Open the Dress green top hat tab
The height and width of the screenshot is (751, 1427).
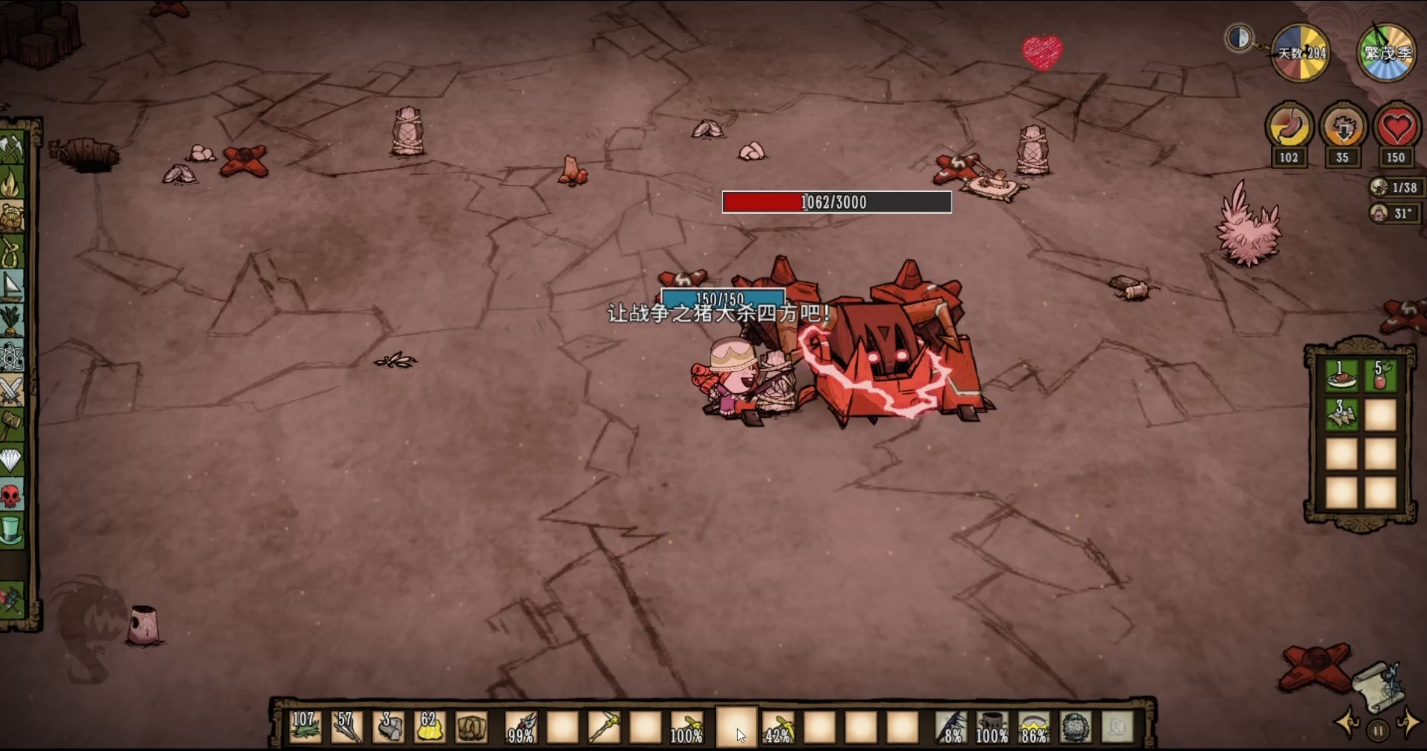[12, 528]
